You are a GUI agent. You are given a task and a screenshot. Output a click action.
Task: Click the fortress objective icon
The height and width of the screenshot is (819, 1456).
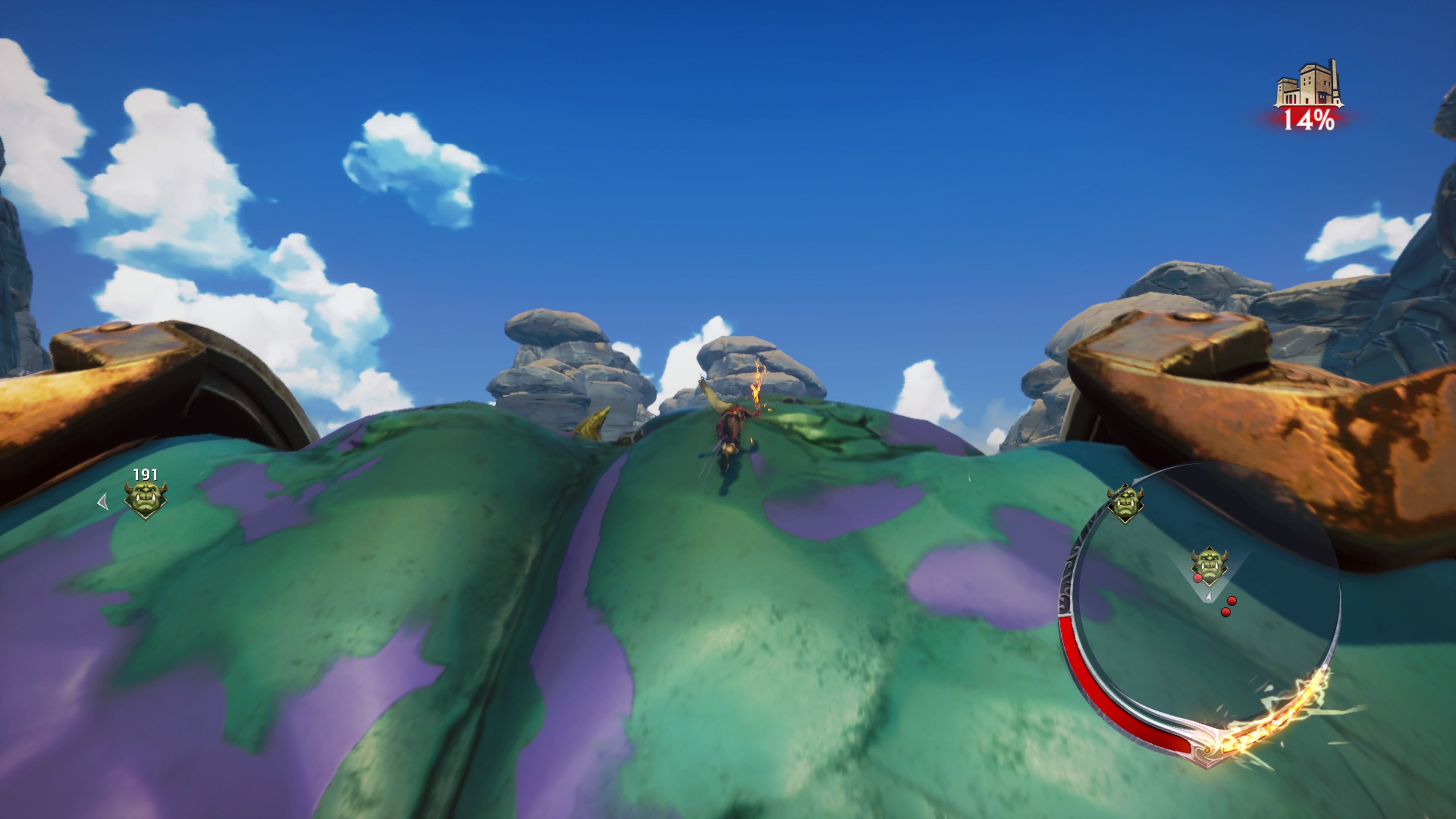point(1308,85)
